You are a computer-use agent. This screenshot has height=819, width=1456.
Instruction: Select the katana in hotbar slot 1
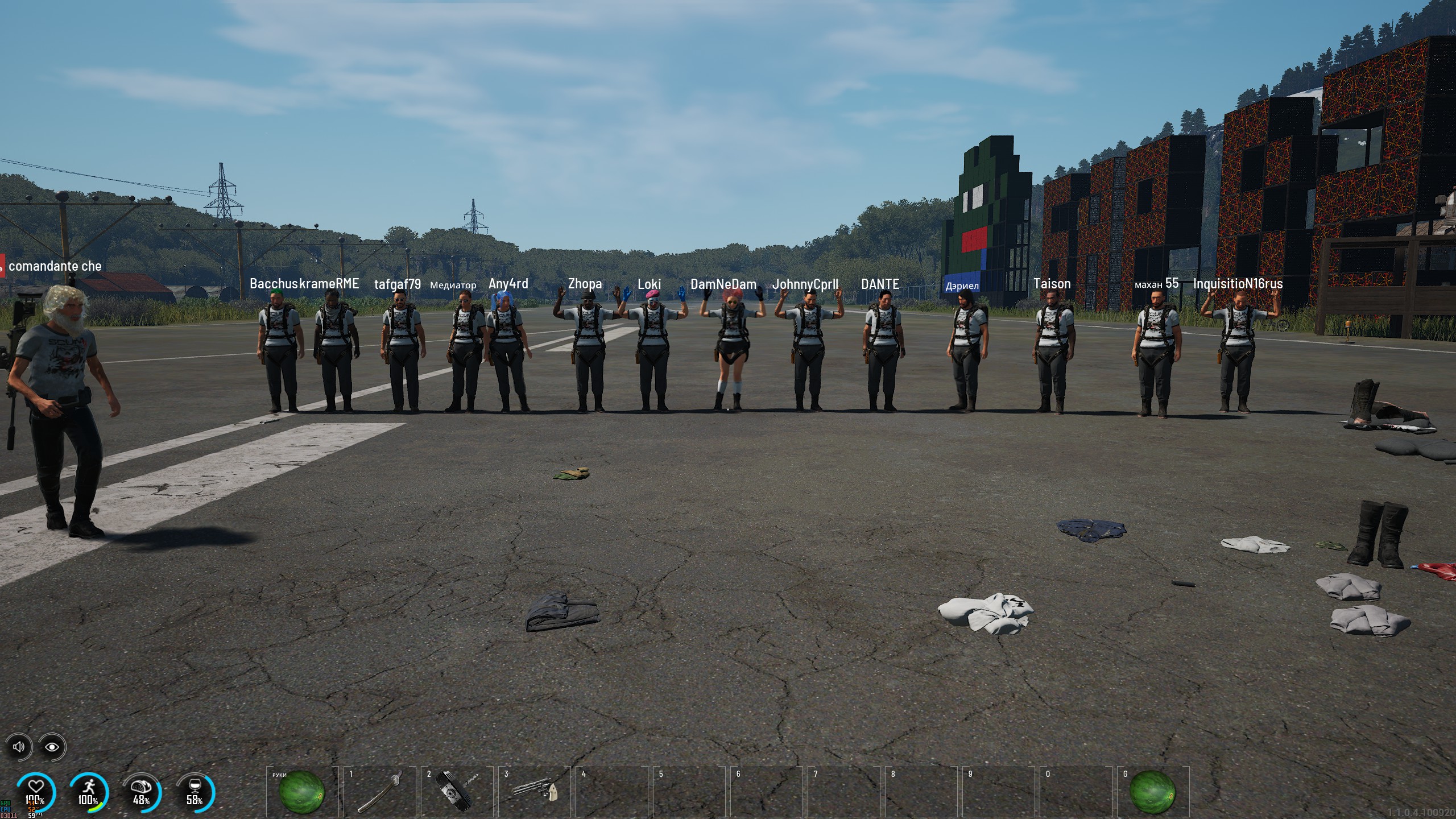380,791
